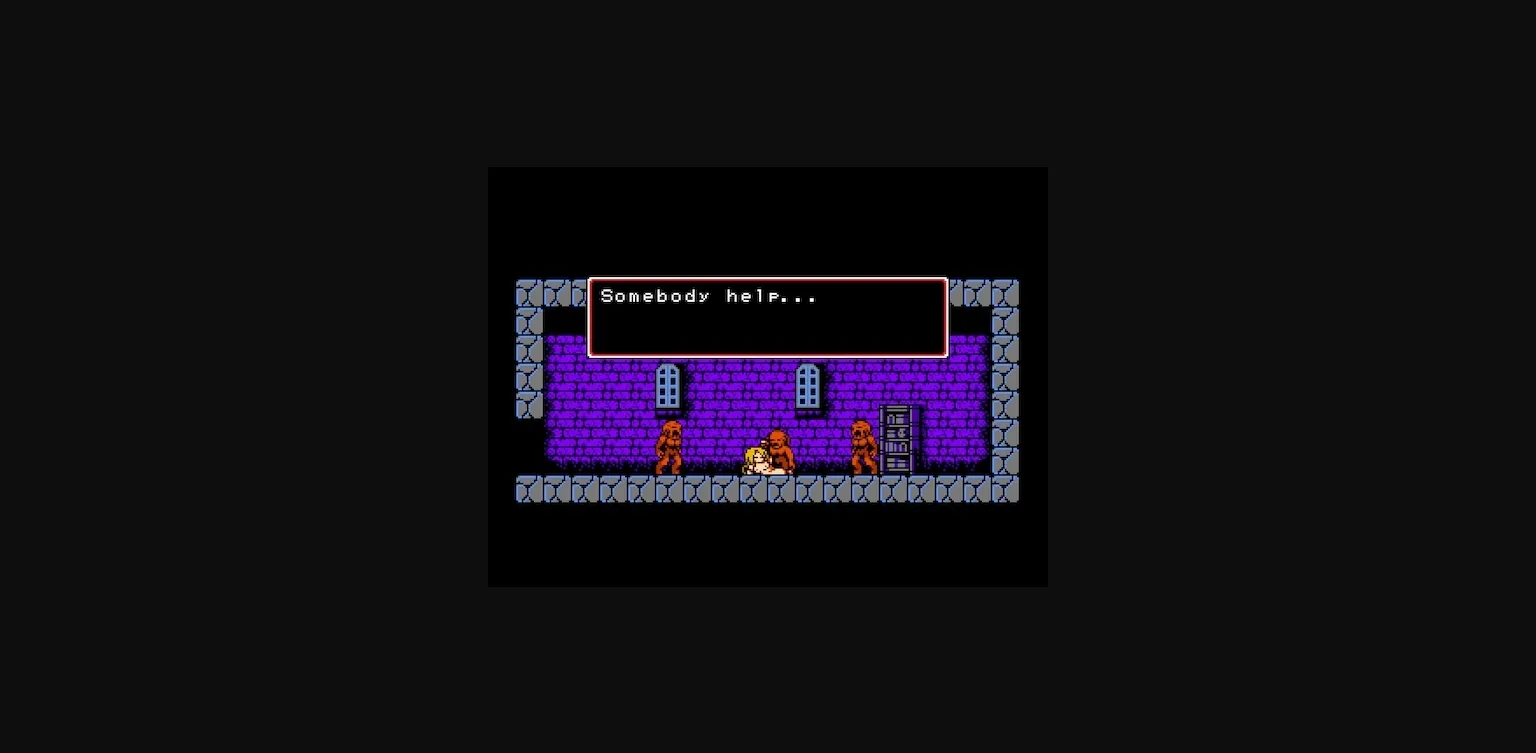Image resolution: width=1536 pixels, height=753 pixels.
Task: Click the leftmost orange zombie enemy
Action: click(670, 445)
